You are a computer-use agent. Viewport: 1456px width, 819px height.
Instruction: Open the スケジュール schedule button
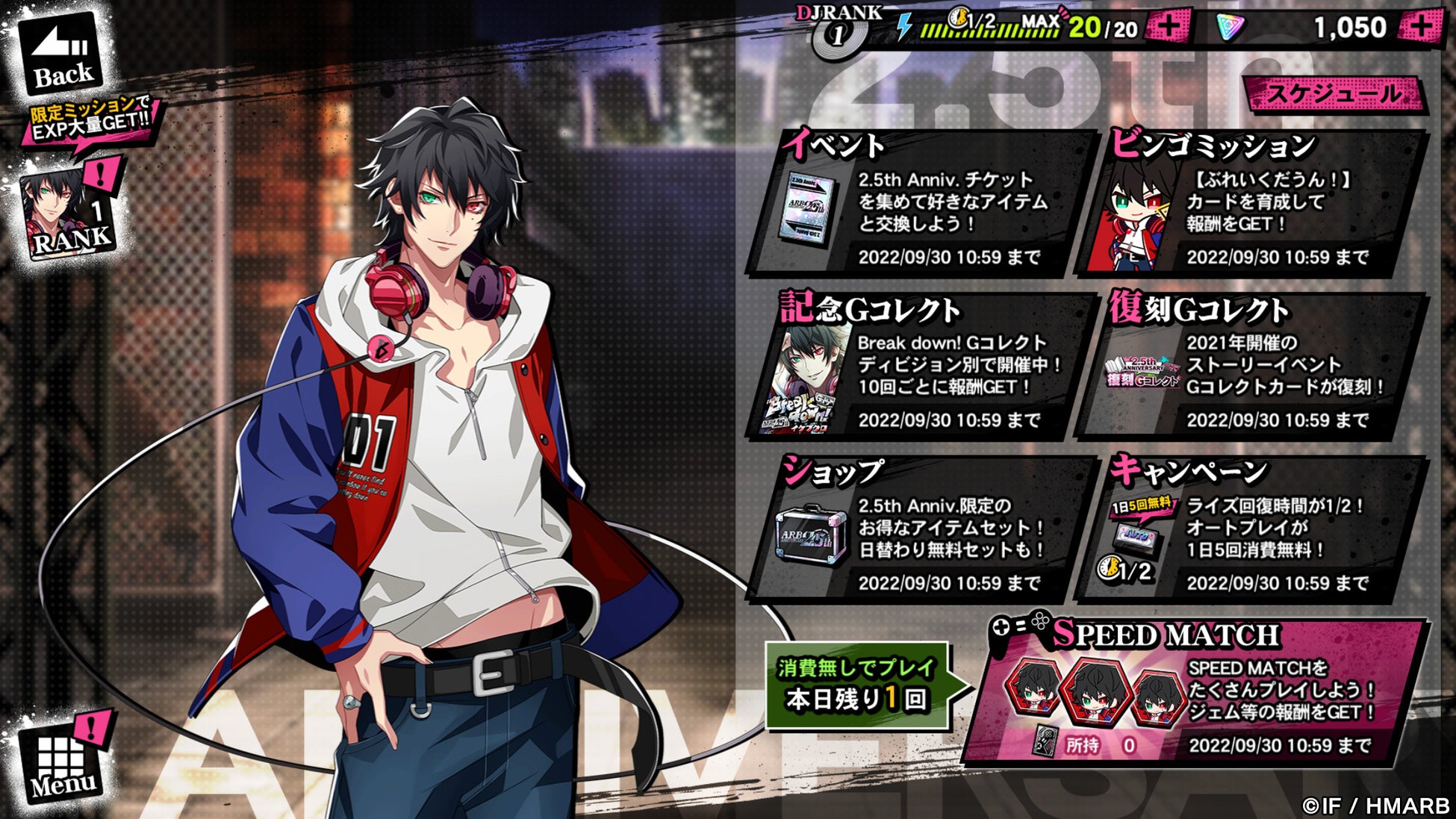1334,94
